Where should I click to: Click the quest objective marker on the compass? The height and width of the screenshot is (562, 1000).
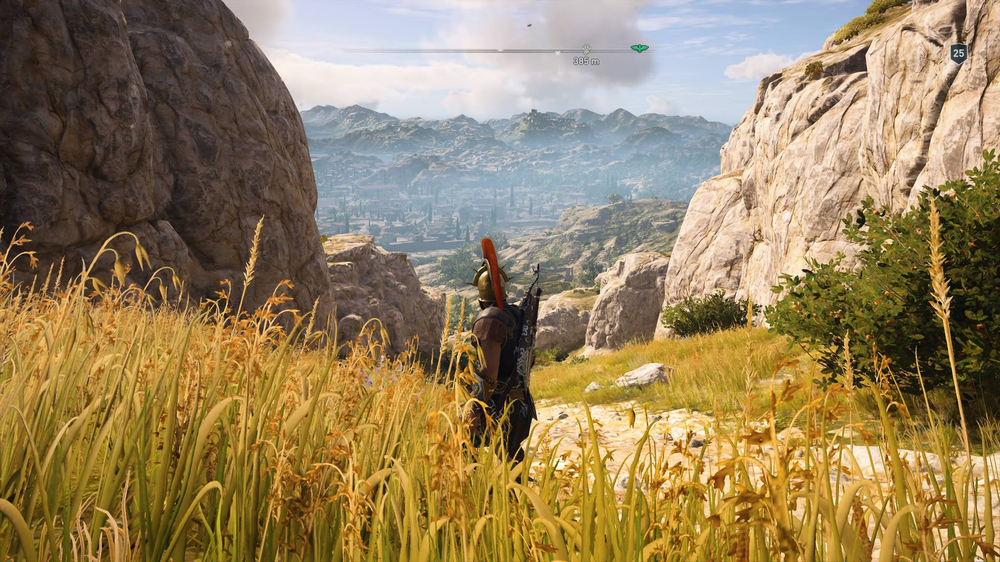pyautogui.click(x=586, y=48)
